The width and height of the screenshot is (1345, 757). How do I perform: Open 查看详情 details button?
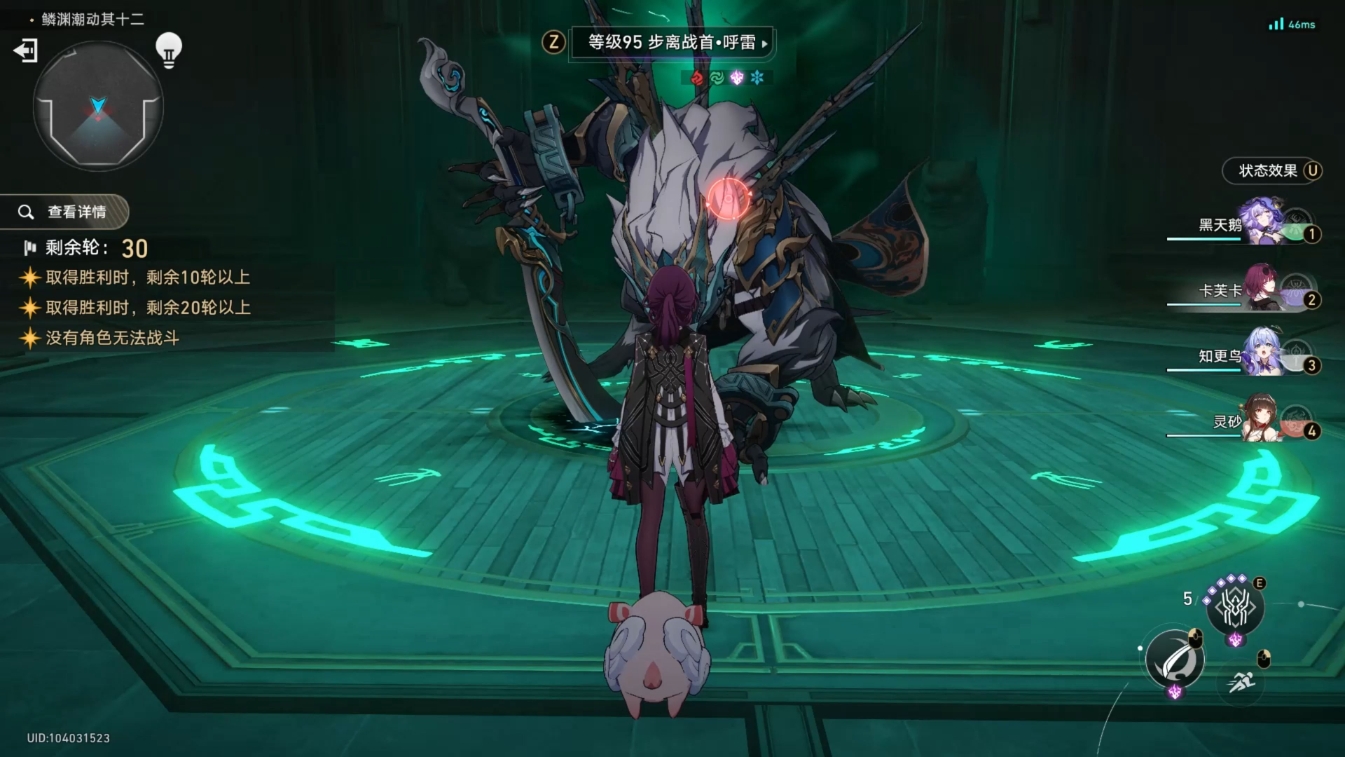click(66, 212)
